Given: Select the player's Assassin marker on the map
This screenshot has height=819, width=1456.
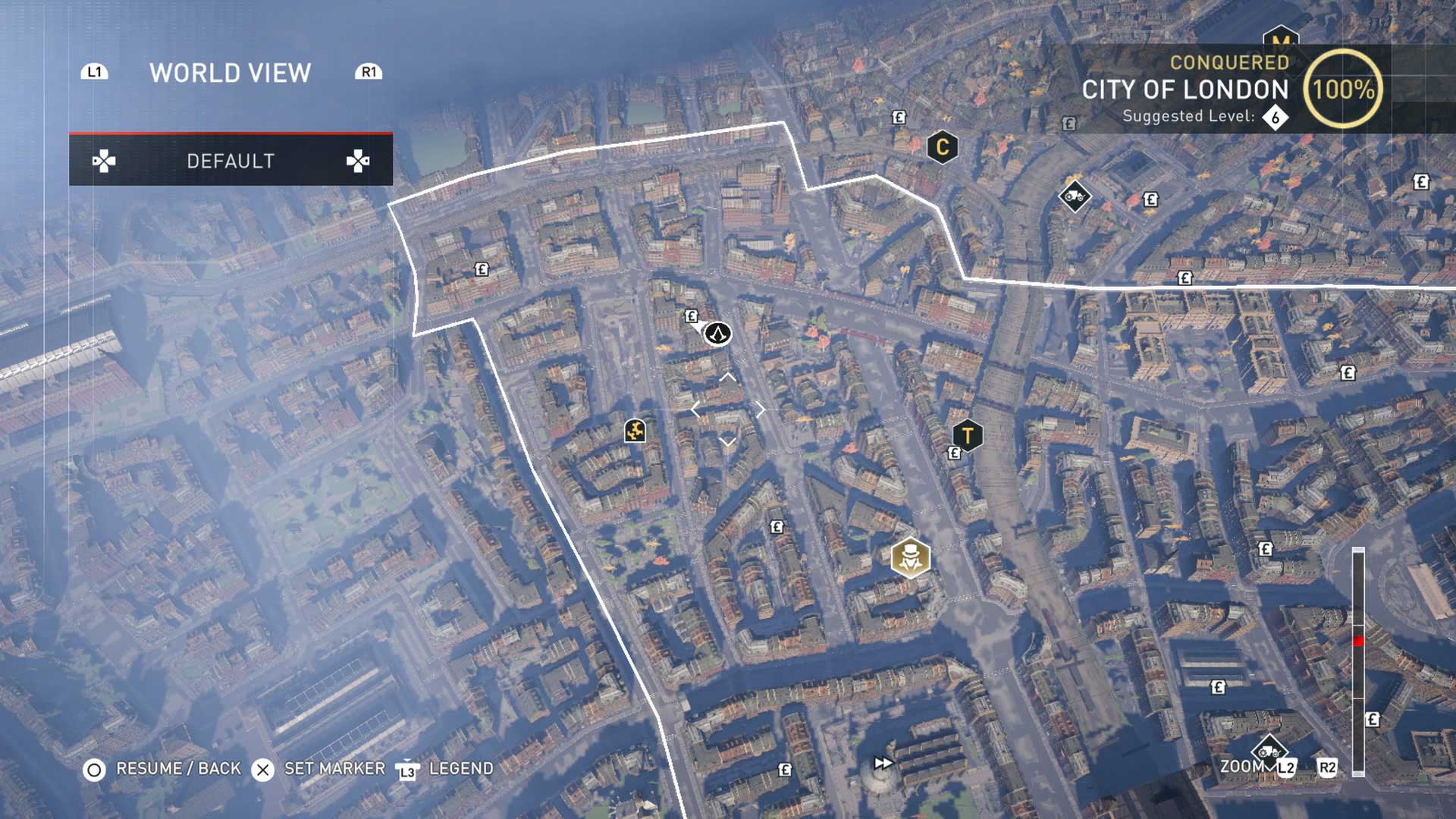Looking at the screenshot, I should pyautogui.click(x=719, y=334).
